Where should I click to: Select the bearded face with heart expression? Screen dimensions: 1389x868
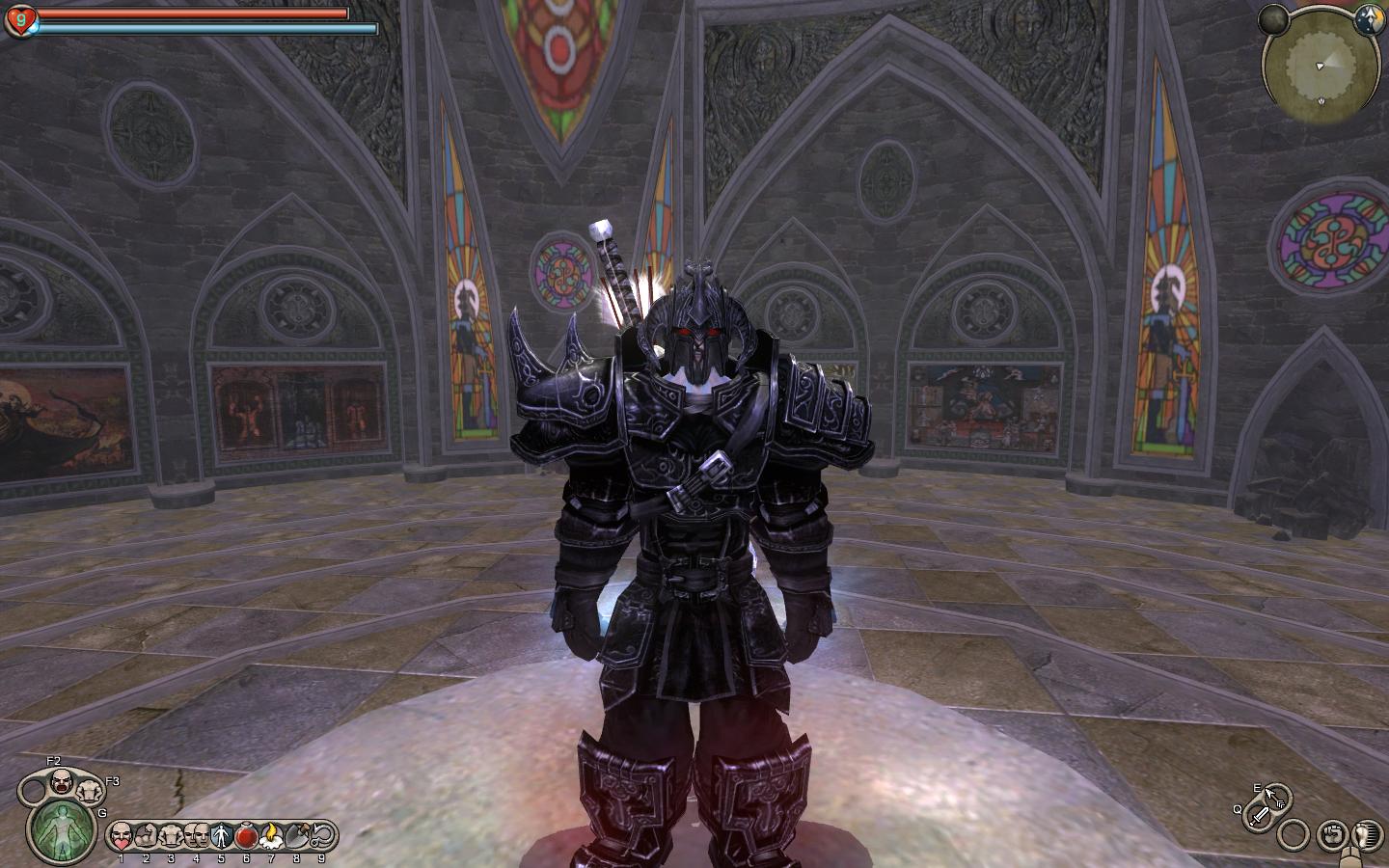pyautogui.click(x=121, y=834)
